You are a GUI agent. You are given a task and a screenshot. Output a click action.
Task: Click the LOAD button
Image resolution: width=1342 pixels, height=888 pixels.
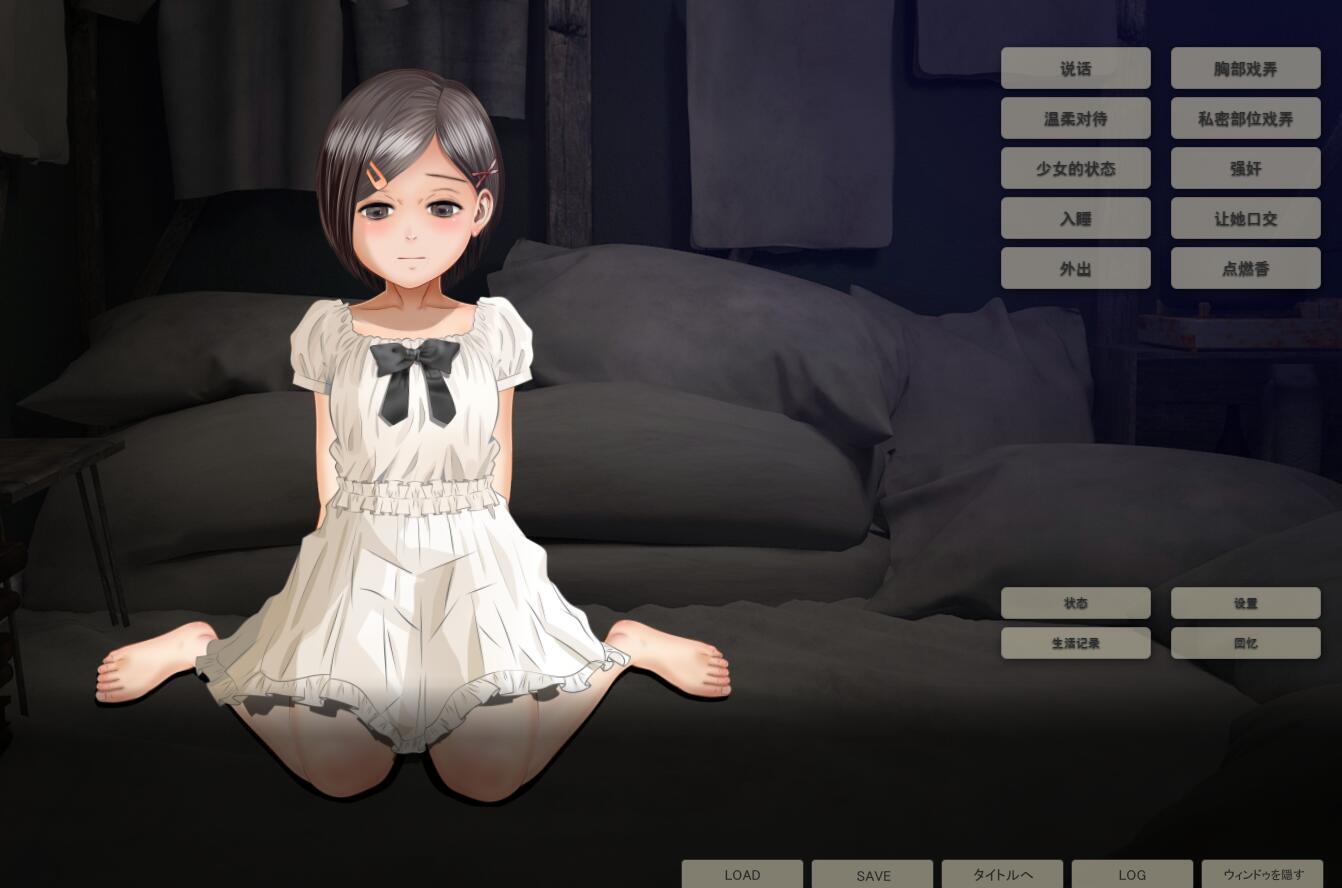click(x=742, y=875)
